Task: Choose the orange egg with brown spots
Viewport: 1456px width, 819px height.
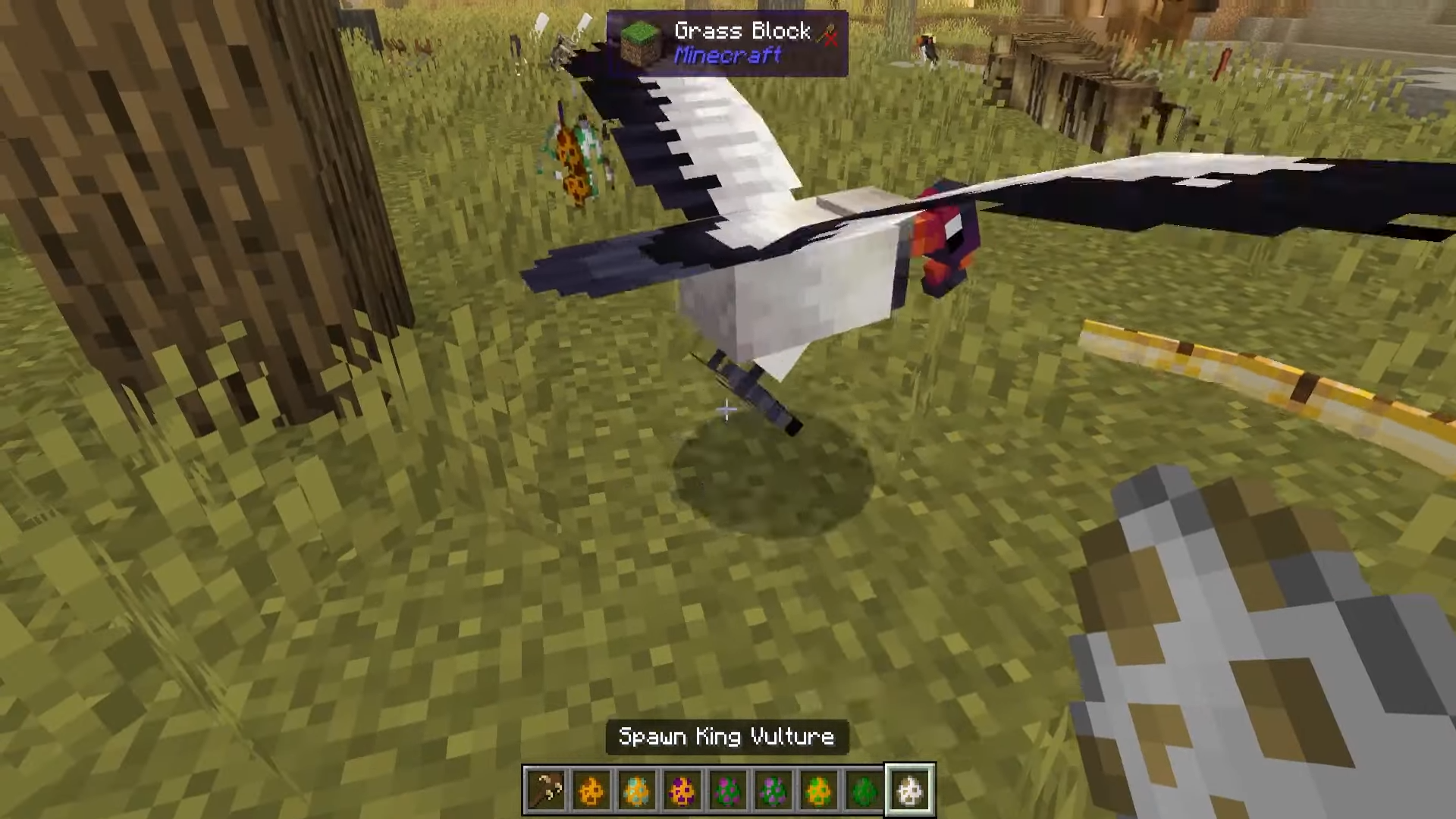Action: [591, 790]
